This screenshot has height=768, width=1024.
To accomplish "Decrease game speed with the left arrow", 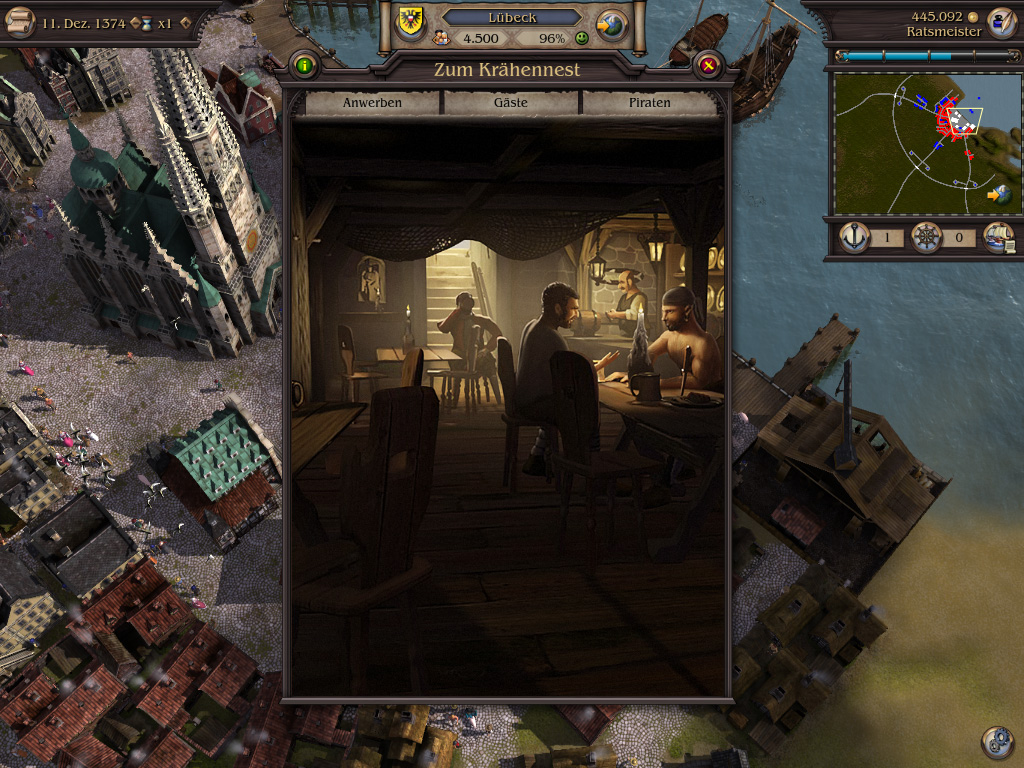I will click(136, 23).
